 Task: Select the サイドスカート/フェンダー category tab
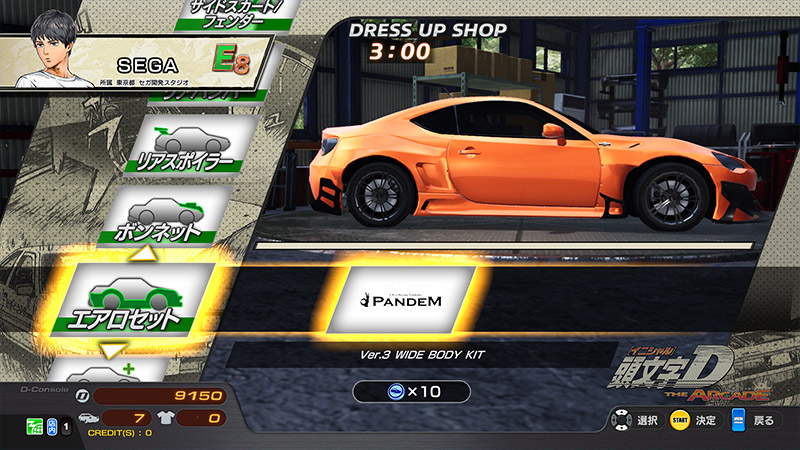tap(228, 16)
